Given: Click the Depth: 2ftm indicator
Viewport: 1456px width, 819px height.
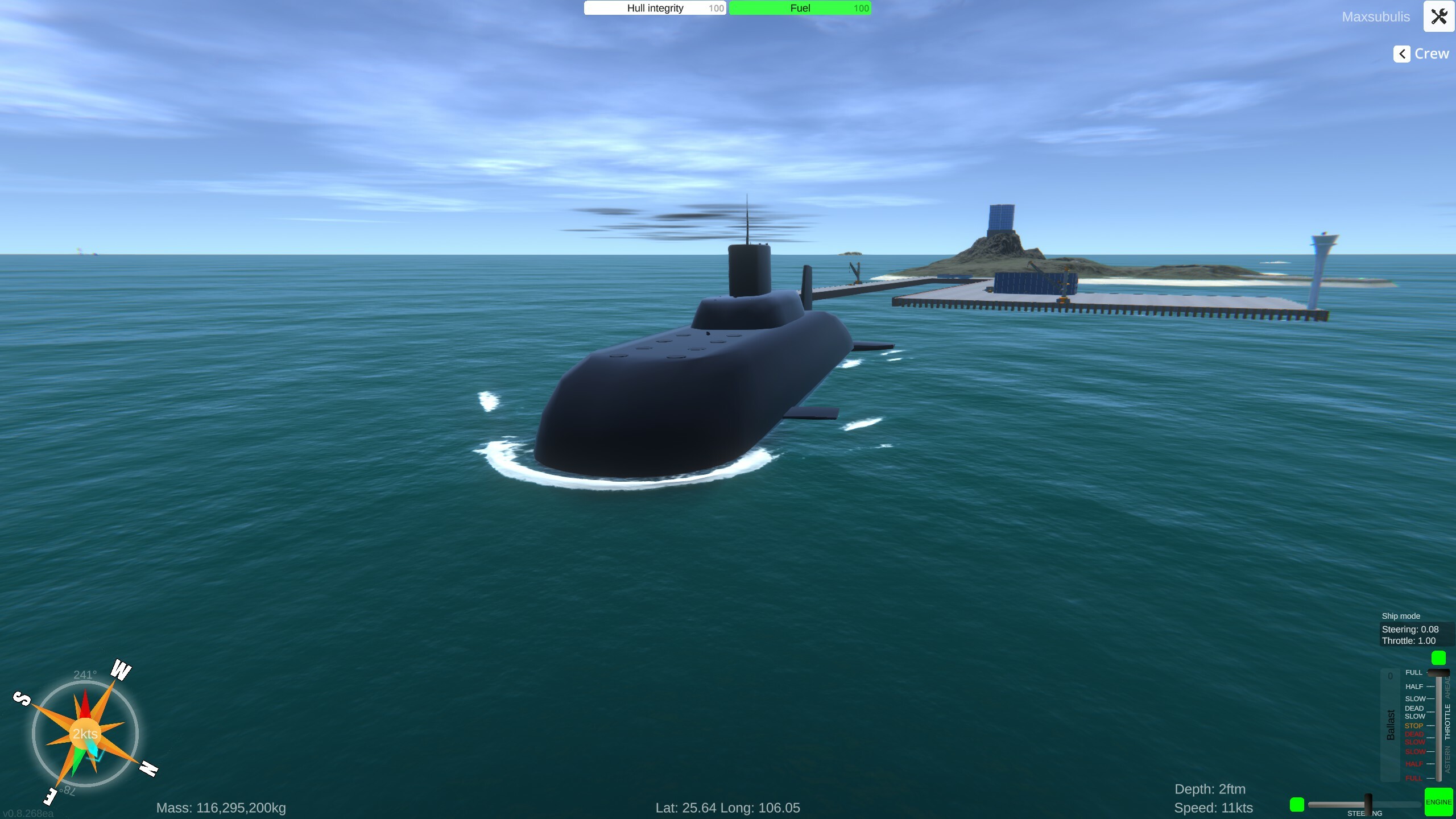Looking at the screenshot, I should click(1210, 789).
